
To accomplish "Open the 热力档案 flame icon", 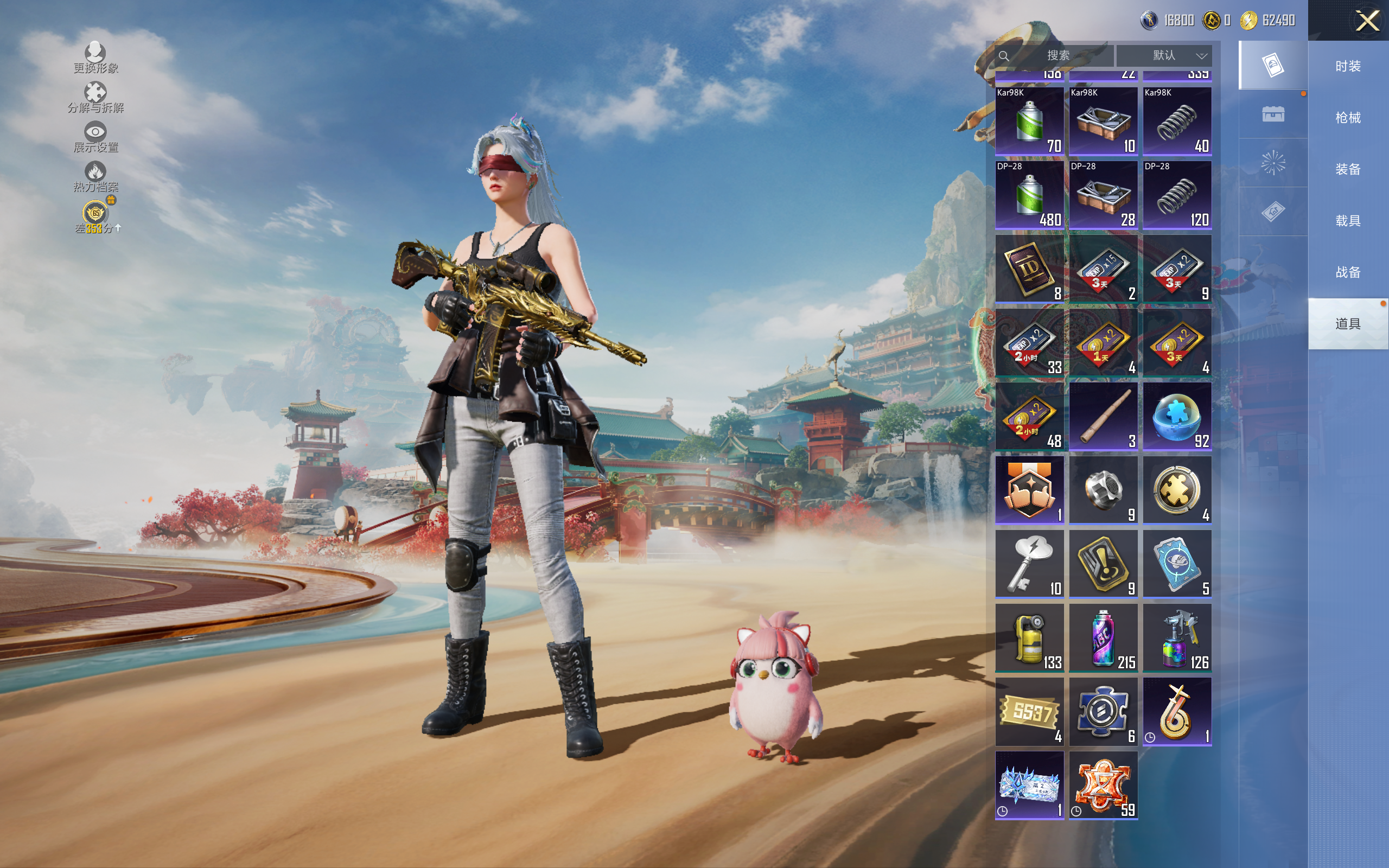I will (x=95, y=176).
